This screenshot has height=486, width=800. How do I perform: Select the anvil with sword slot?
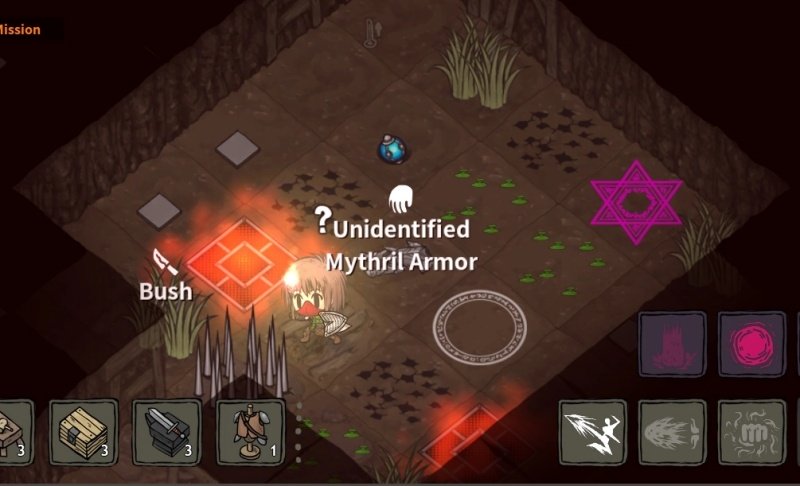165,432
